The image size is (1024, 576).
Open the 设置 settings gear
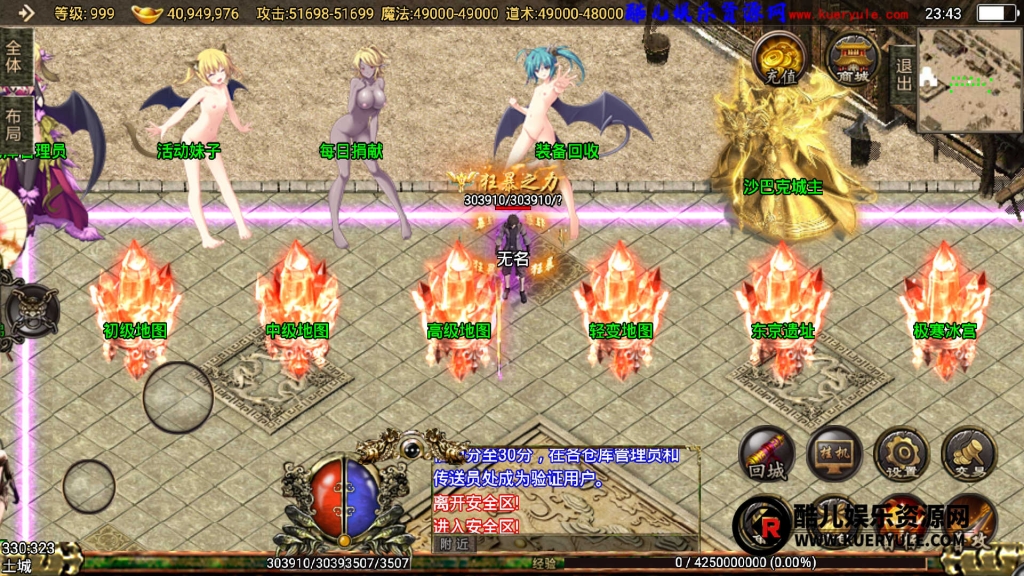[x=901, y=456]
